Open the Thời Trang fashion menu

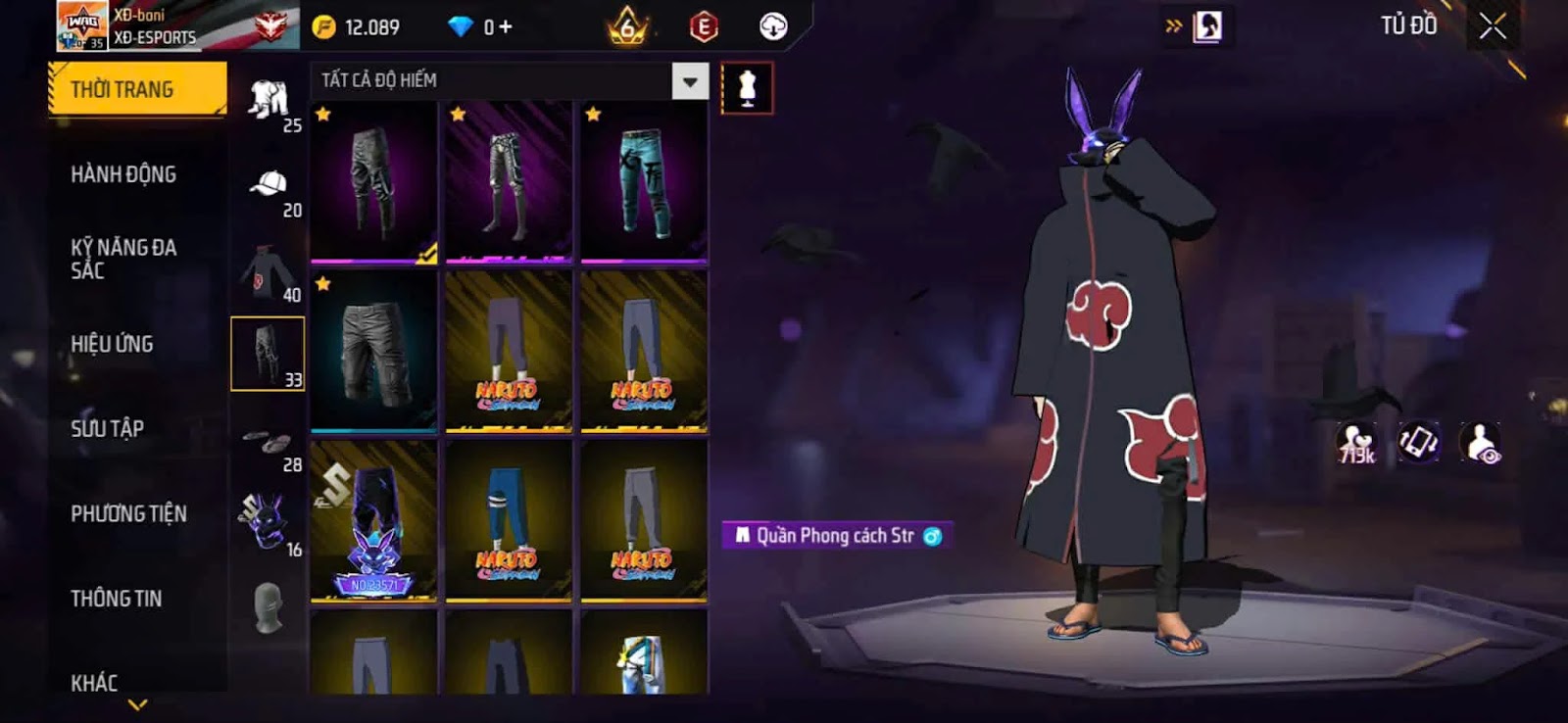pyautogui.click(x=137, y=89)
